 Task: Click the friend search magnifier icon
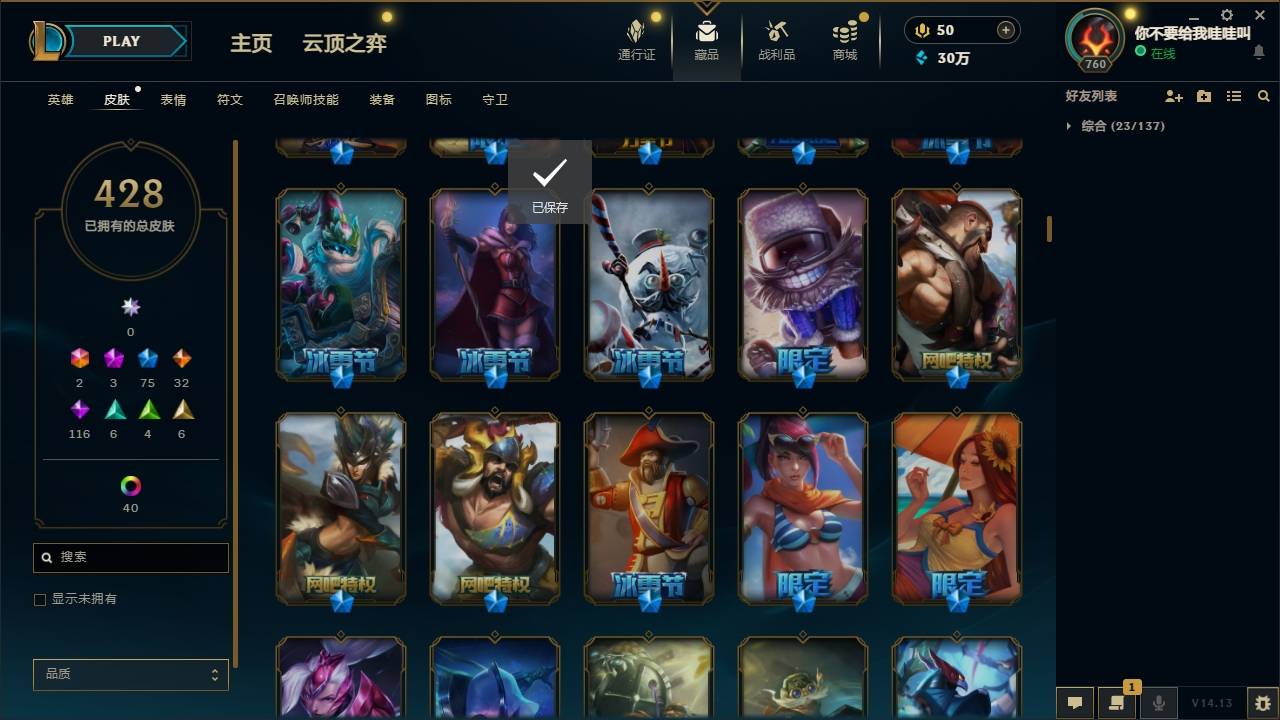click(x=1264, y=96)
